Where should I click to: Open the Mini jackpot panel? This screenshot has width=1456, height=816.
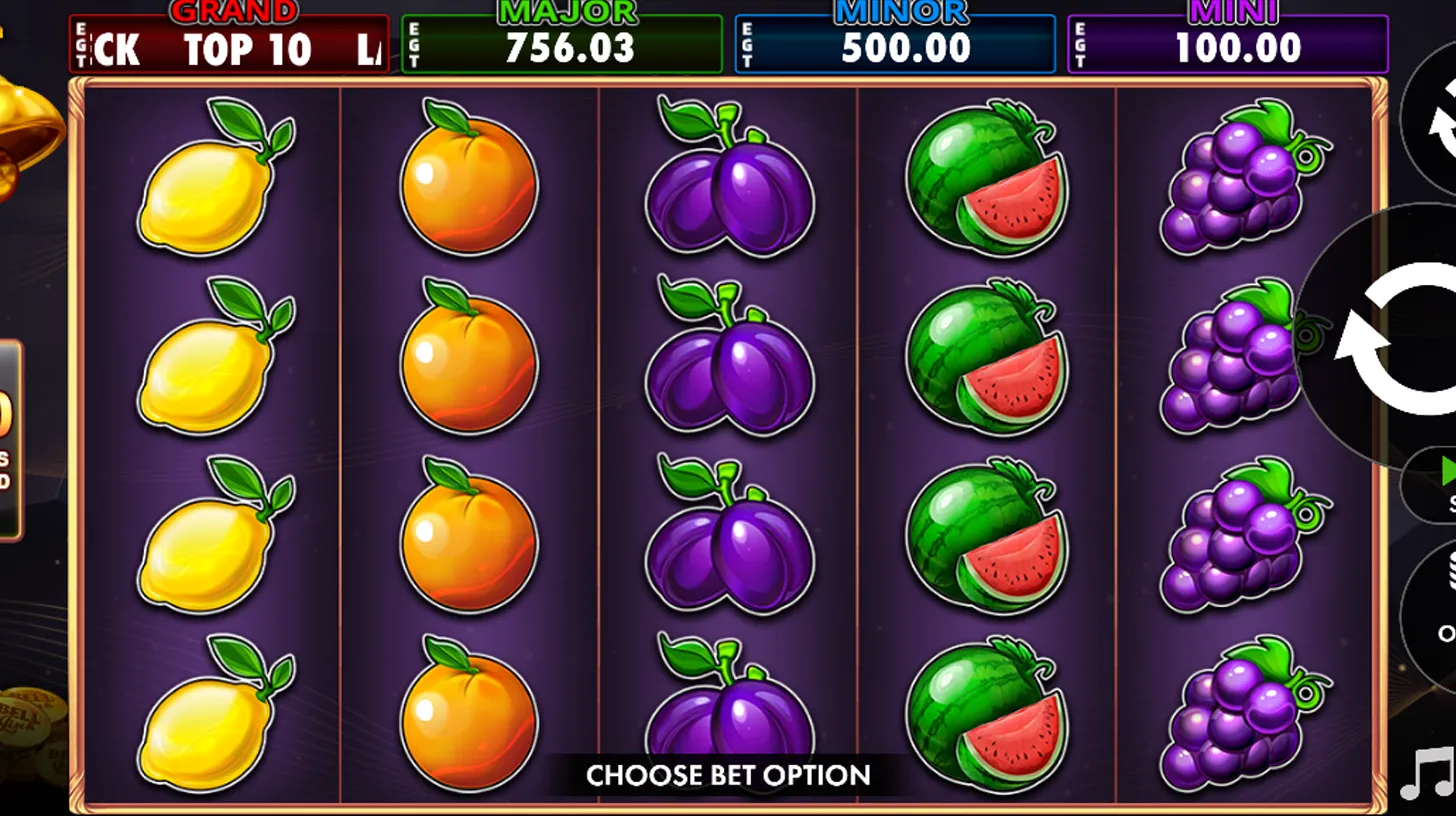point(1228,45)
